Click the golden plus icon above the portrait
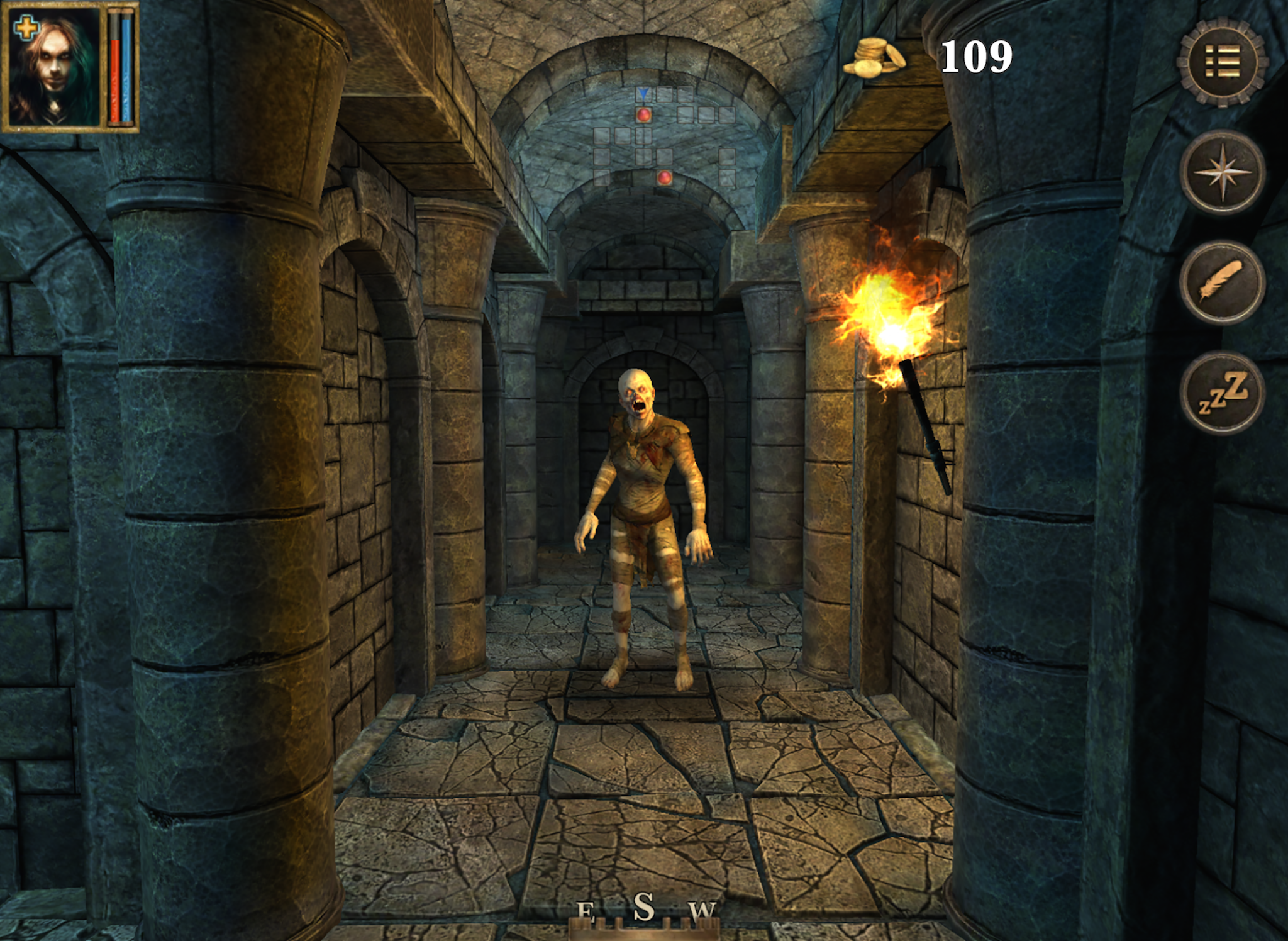 [x=26, y=26]
